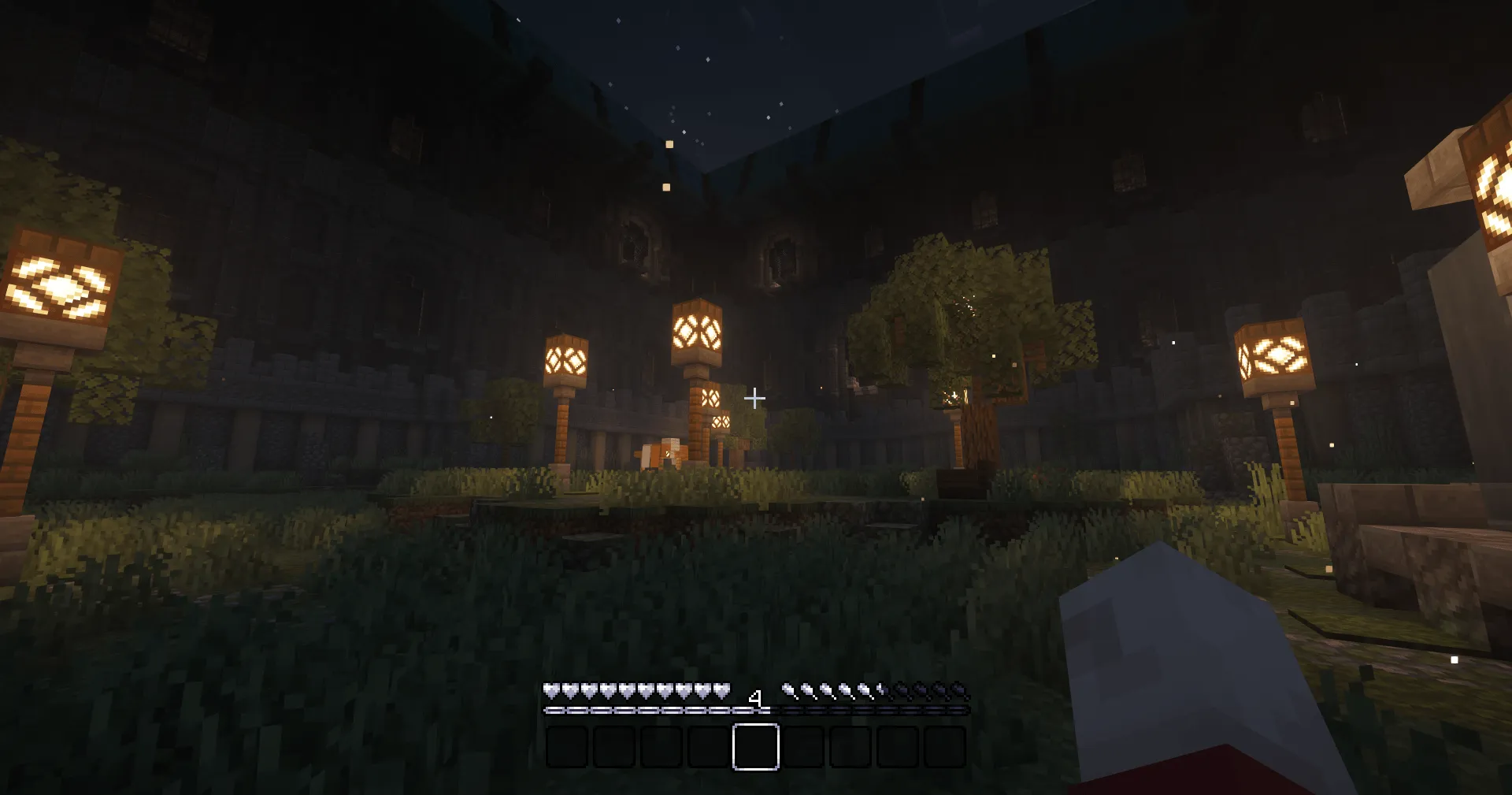Viewport: 1512px width, 795px height.
Task: Select the fifth hotbar slot
Action: [756, 745]
